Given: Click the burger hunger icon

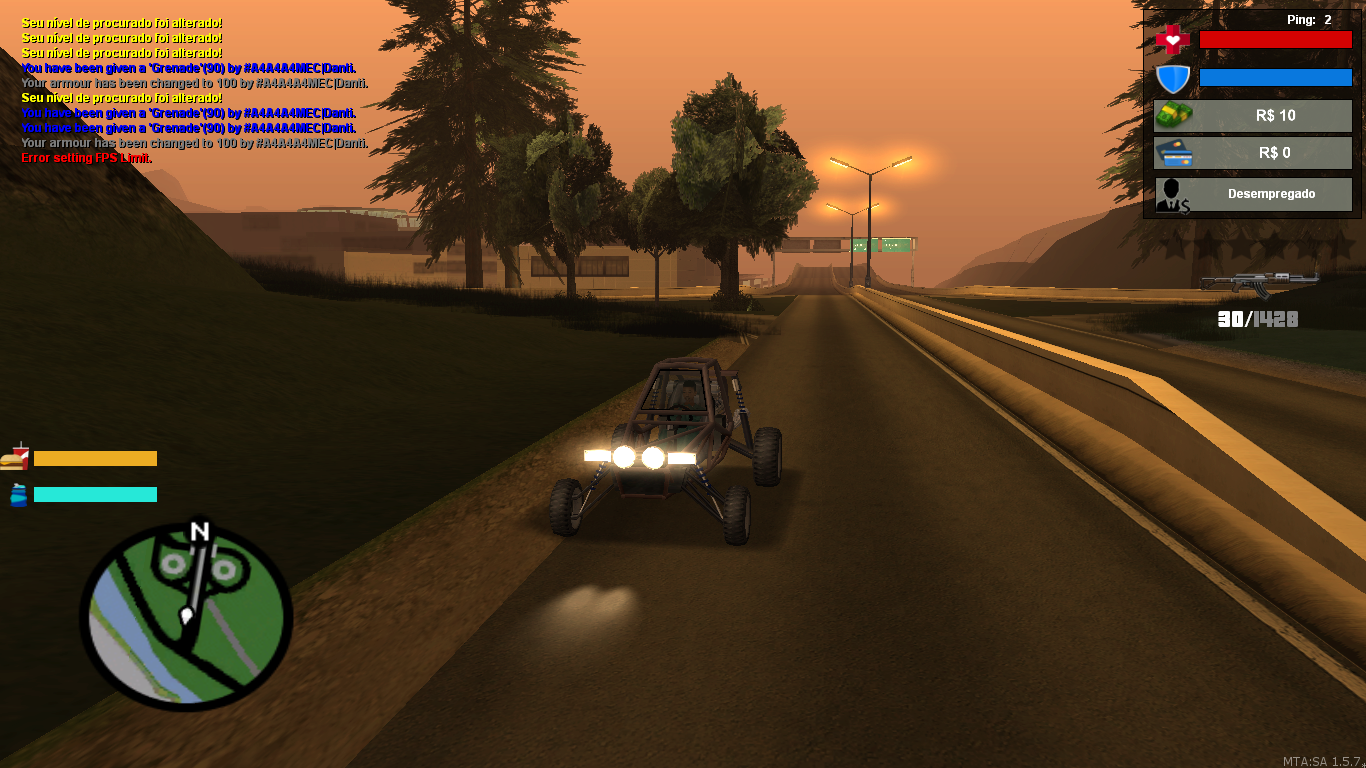Looking at the screenshot, I should tap(16, 458).
